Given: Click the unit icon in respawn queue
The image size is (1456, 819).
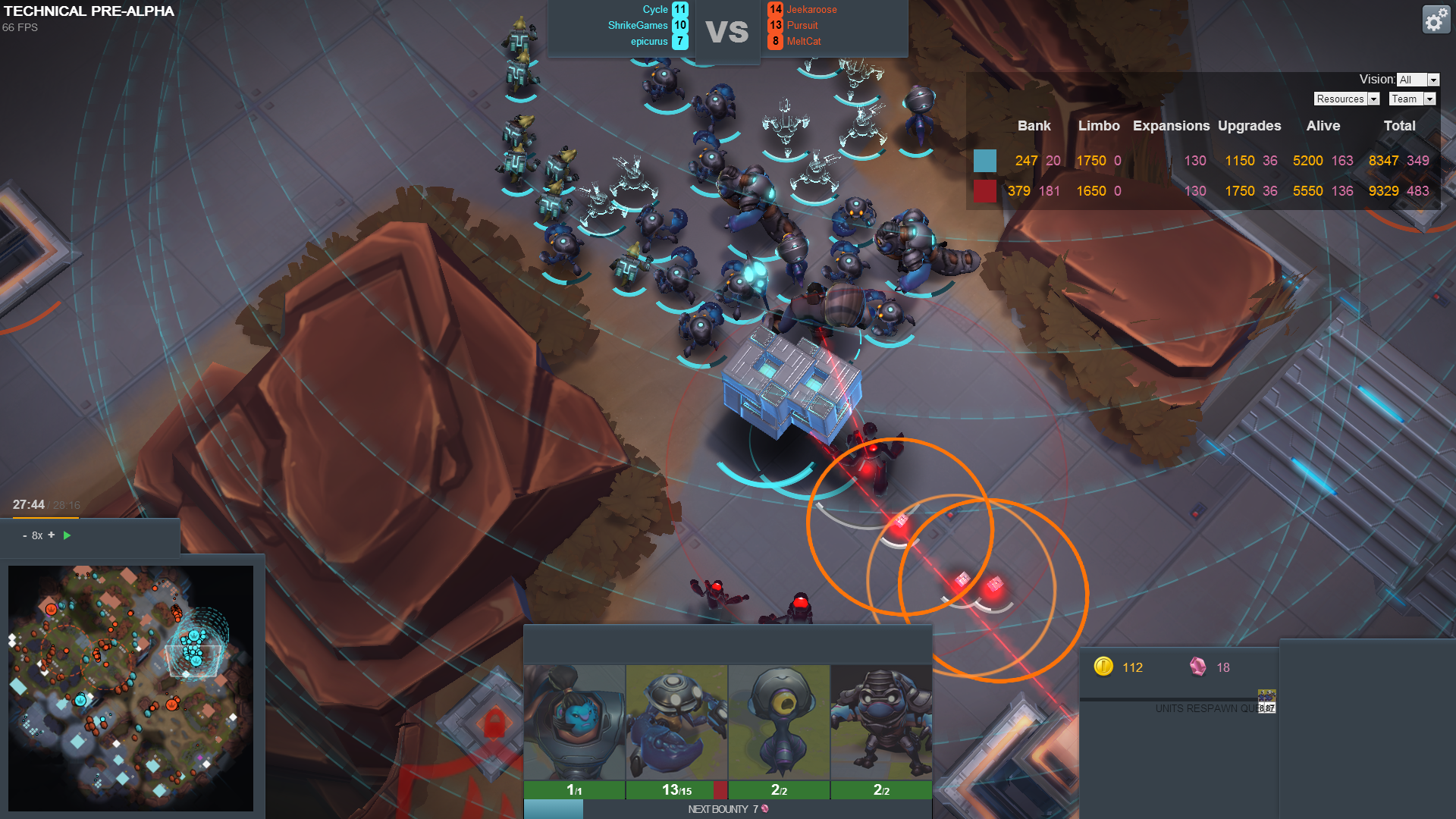Looking at the screenshot, I should coord(1266,701).
